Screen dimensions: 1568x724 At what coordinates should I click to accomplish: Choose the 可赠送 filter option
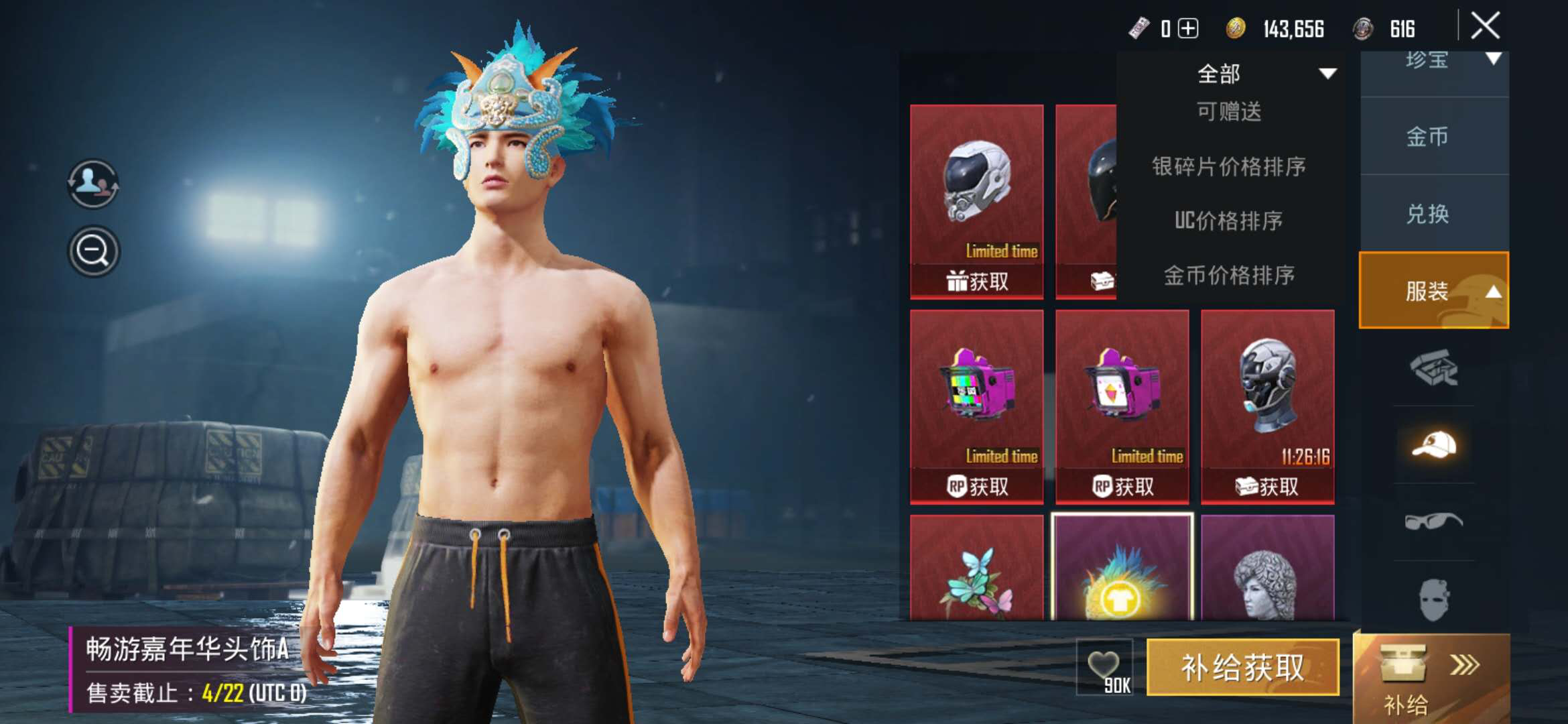pos(1229,112)
